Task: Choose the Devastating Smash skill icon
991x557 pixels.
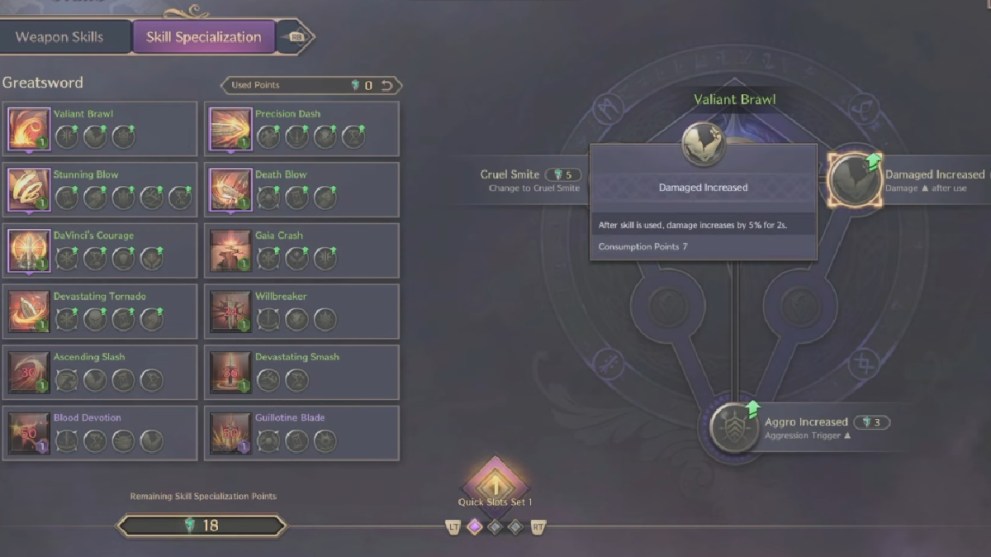Action: [x=229, y=372]
